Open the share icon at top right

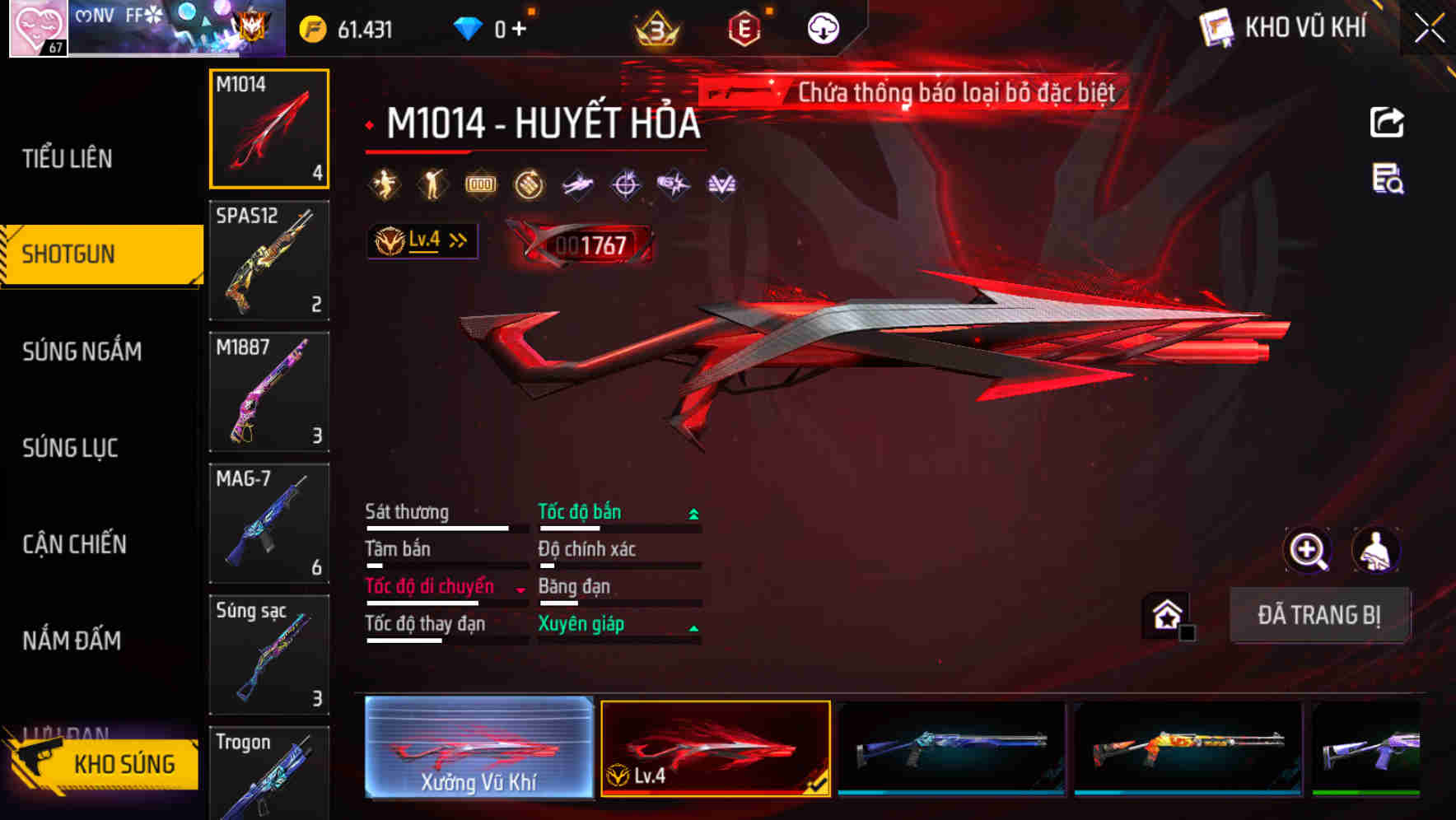[x=1388, y=122]
